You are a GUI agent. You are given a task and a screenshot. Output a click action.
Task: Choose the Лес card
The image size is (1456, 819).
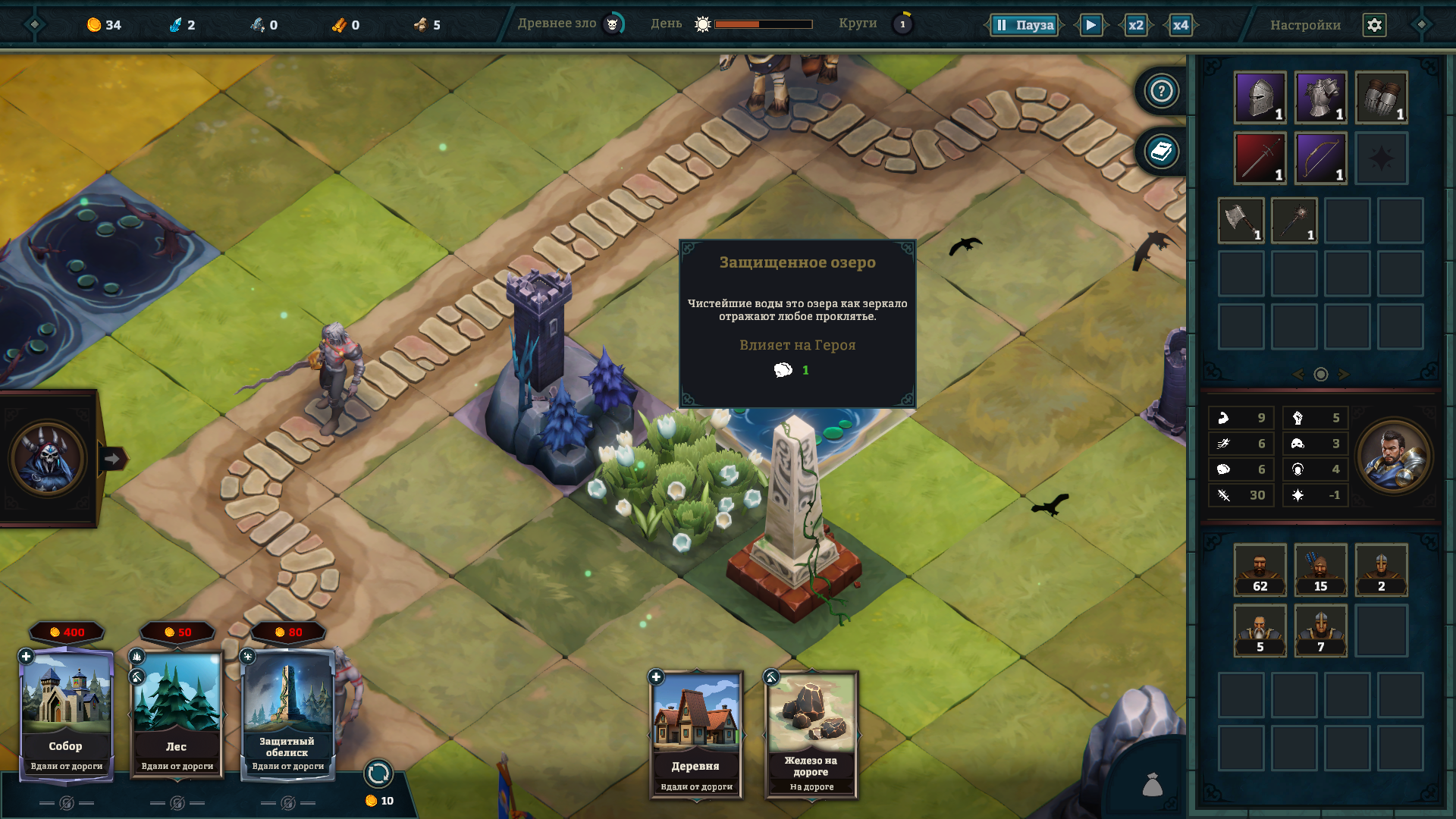coord(177,713)
